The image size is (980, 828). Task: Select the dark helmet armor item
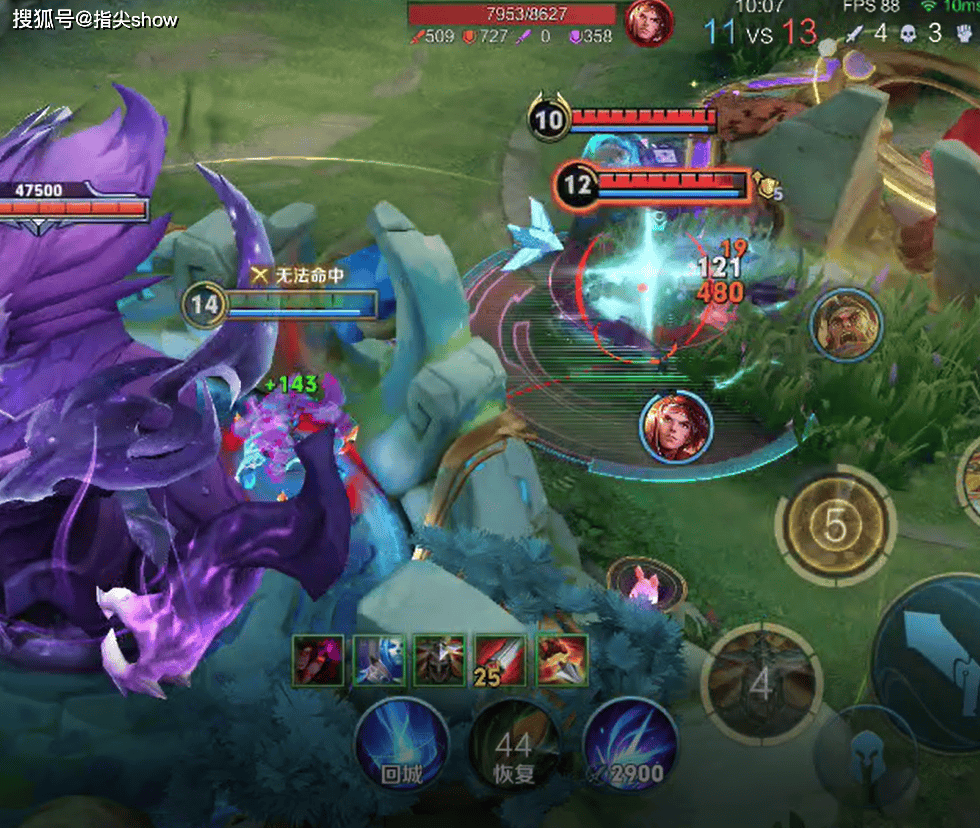439,661
